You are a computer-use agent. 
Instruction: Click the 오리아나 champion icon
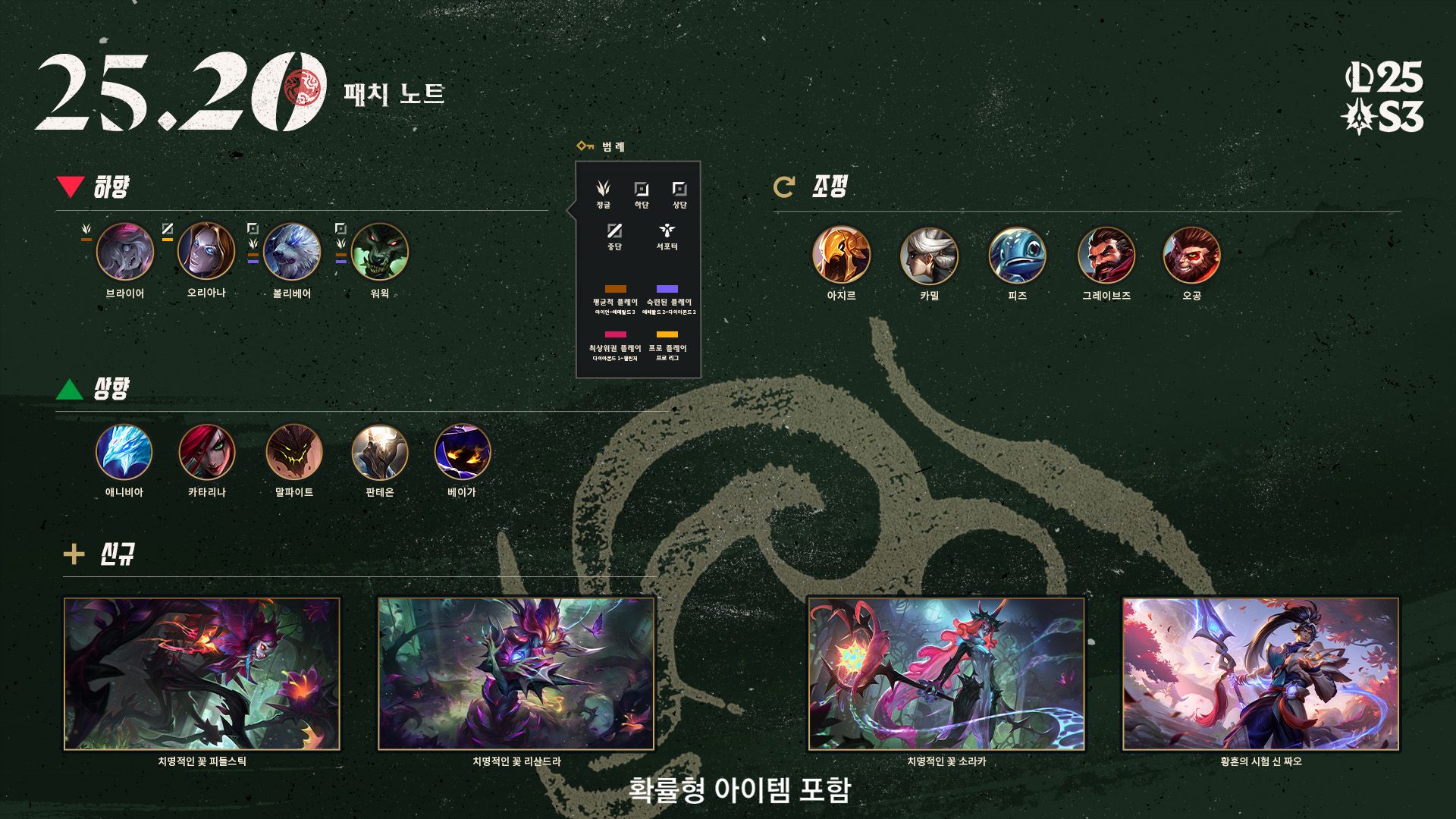pyautogui.click(x=206, y=251)
